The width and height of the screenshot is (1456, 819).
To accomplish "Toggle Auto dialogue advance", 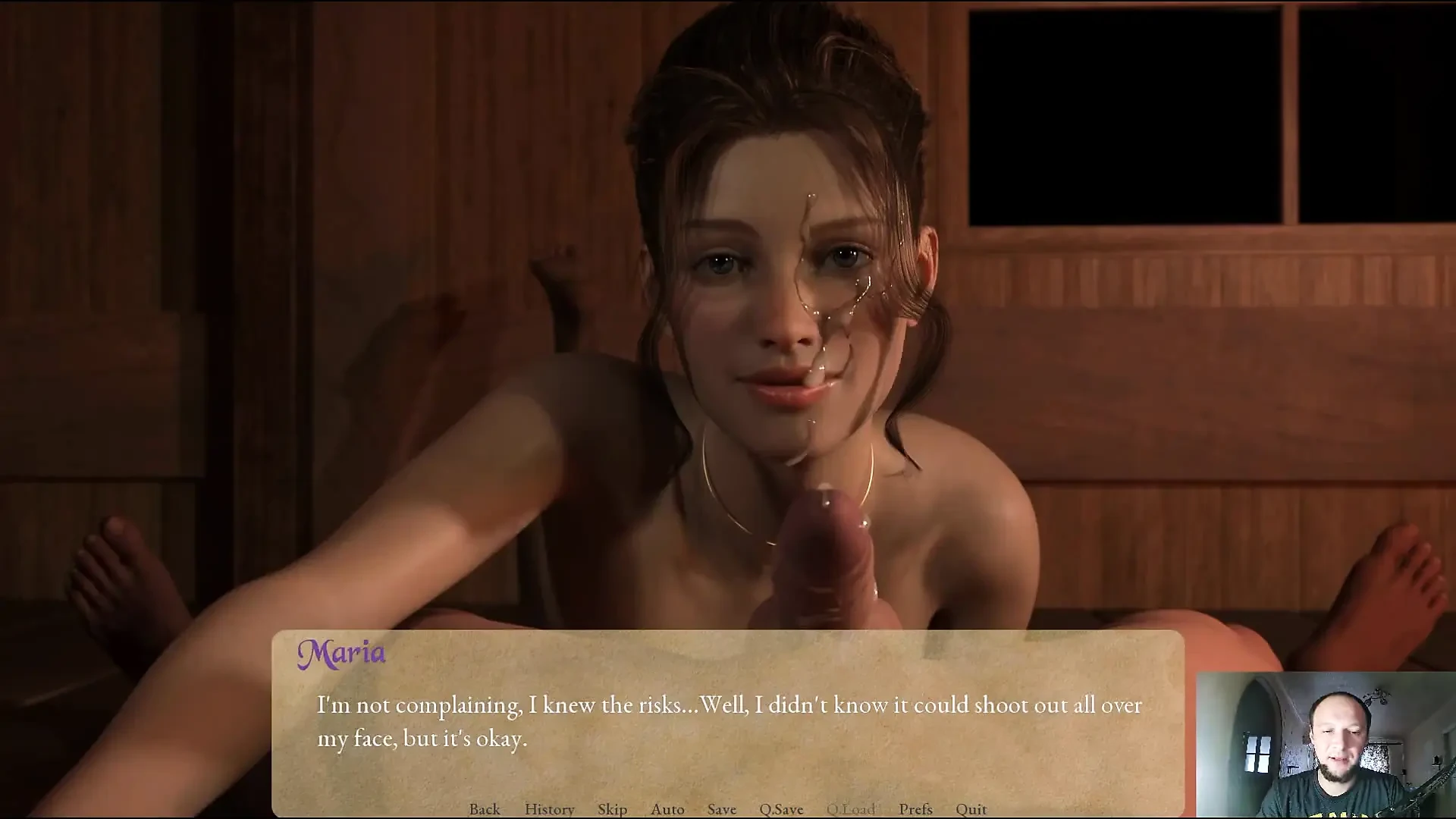I will pyautogui.click(x=667, y=809).
